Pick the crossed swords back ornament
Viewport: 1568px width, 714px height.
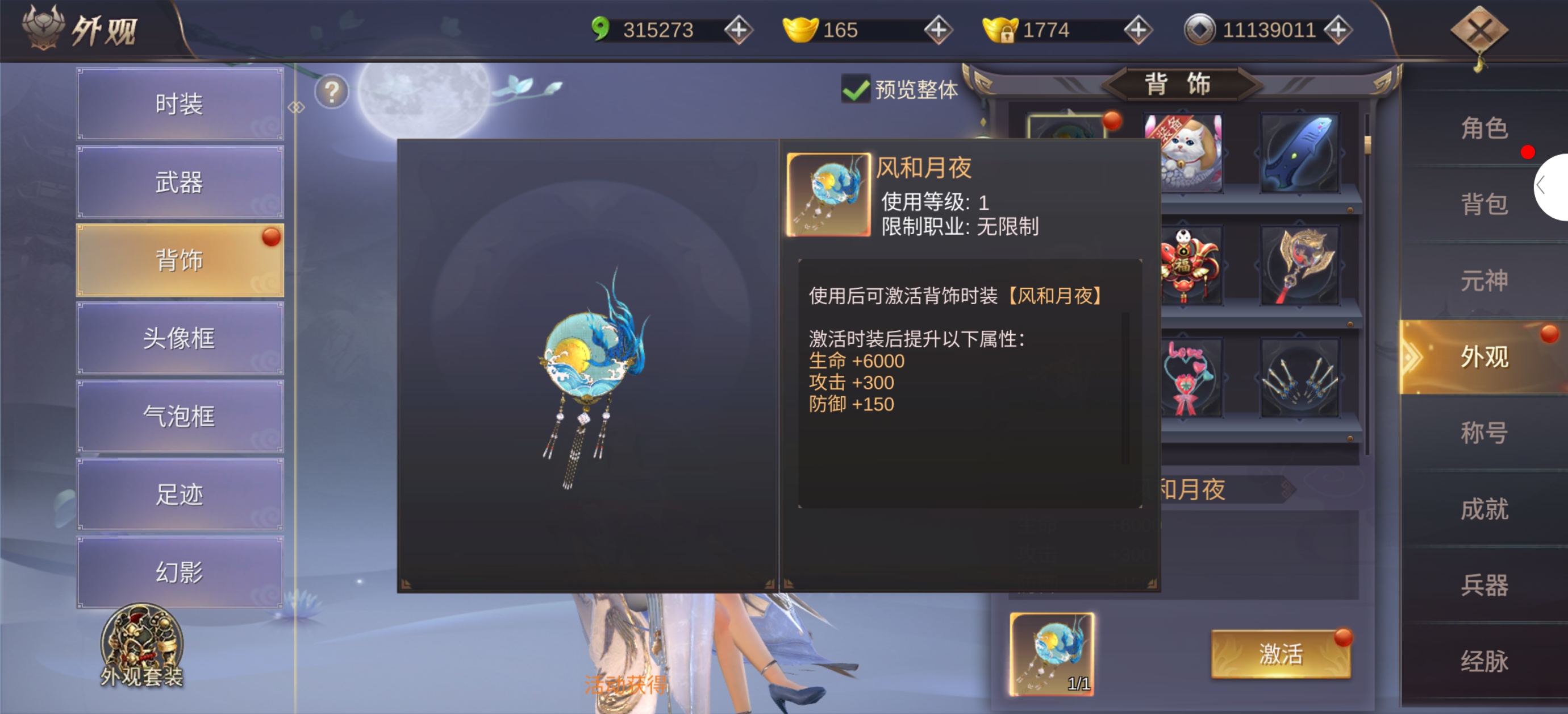1300,377
